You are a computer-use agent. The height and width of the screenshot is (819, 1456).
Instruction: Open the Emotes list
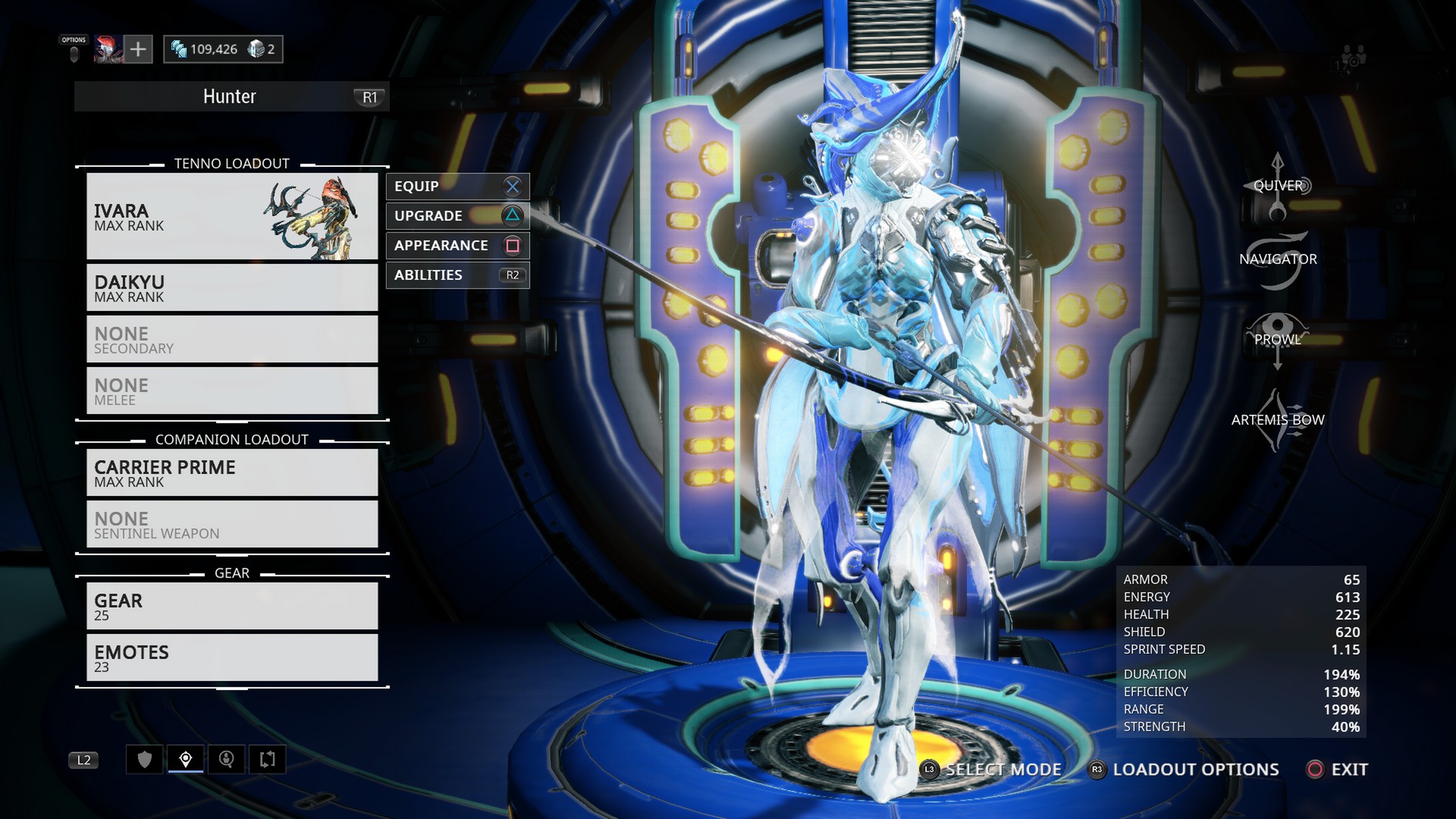click(x=232, y=658)
